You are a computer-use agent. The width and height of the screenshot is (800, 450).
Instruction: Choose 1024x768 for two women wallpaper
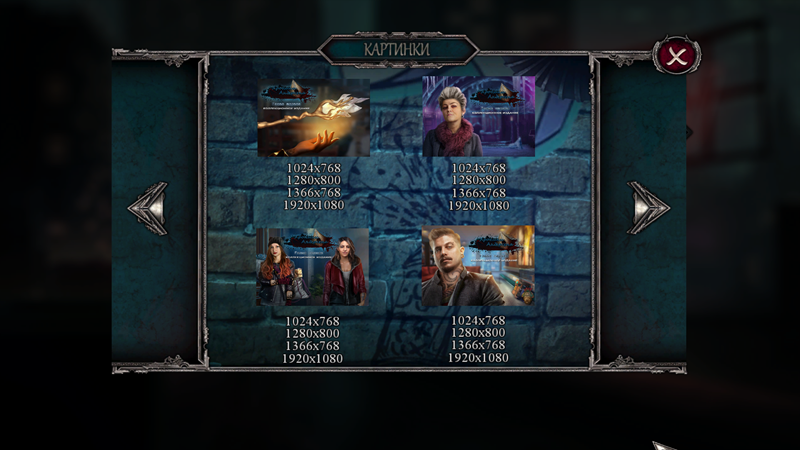(x=312, y=321)
